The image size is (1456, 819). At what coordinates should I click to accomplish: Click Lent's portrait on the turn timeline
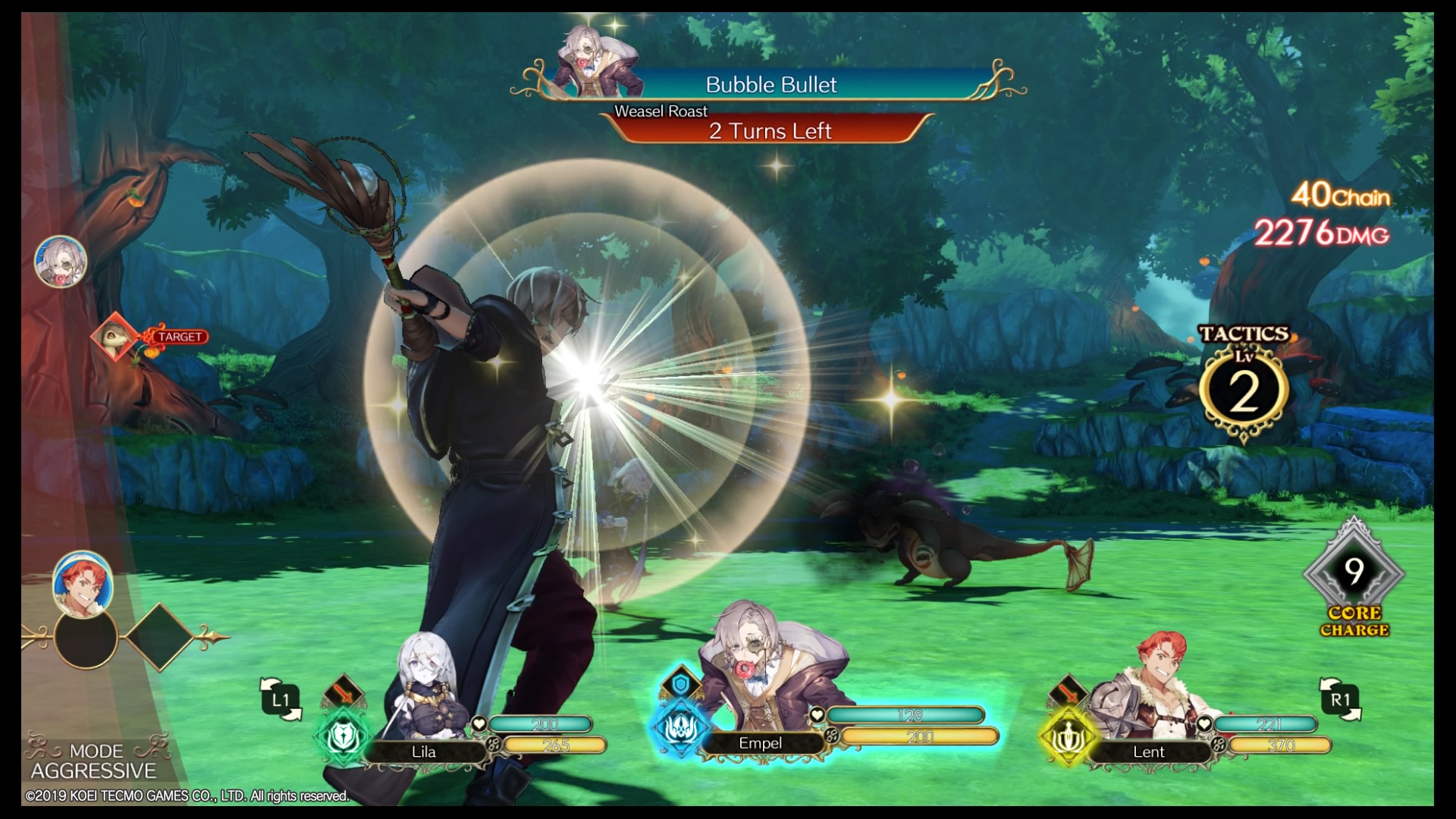tap(83, 583)
